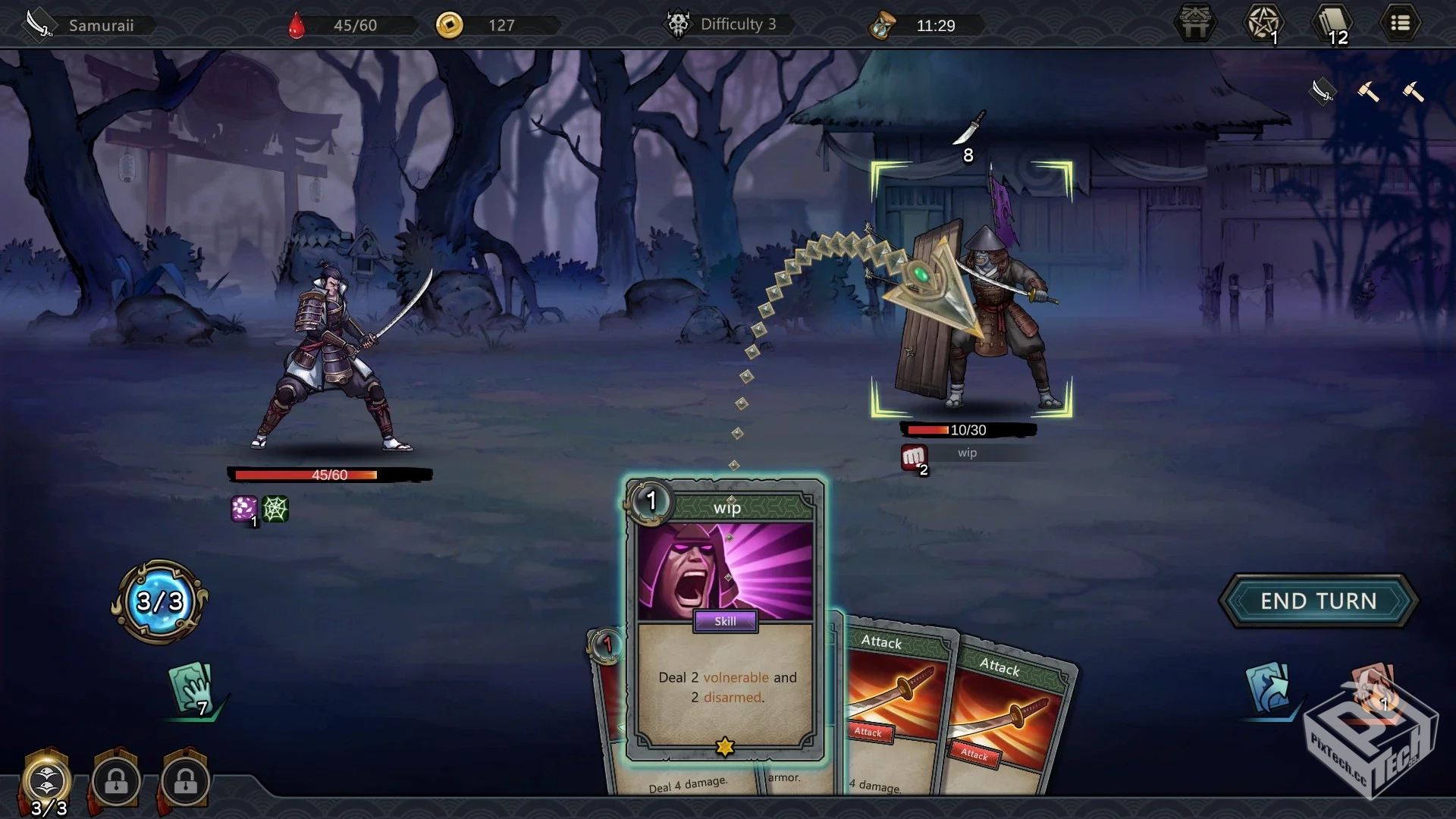The image size is (1456, 819).
Task: View the full deck of 12 cards
Action: tap(1332, 24)
